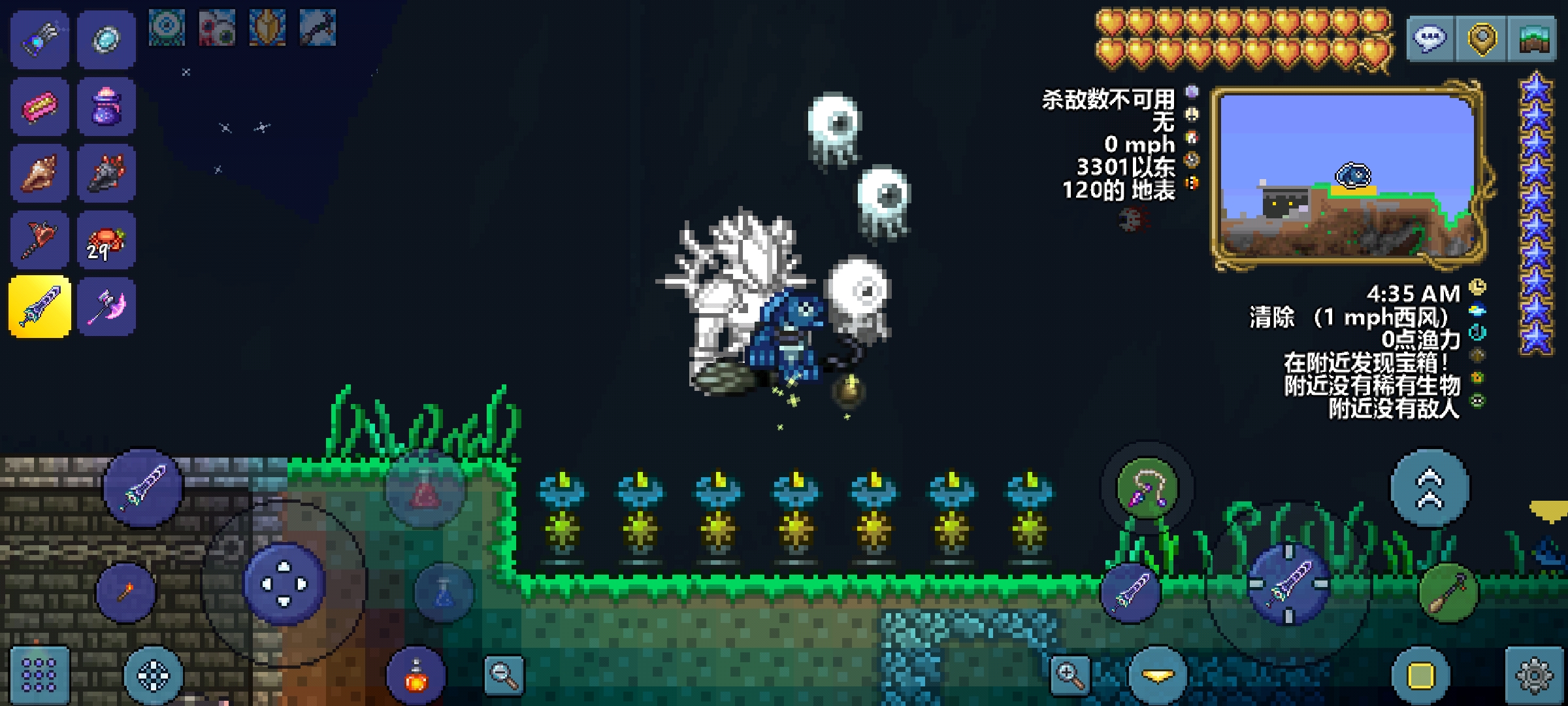Open the world map pin button
Image resolution: width=1568 pixels, height=706 pixels.
coord(1482,39)
